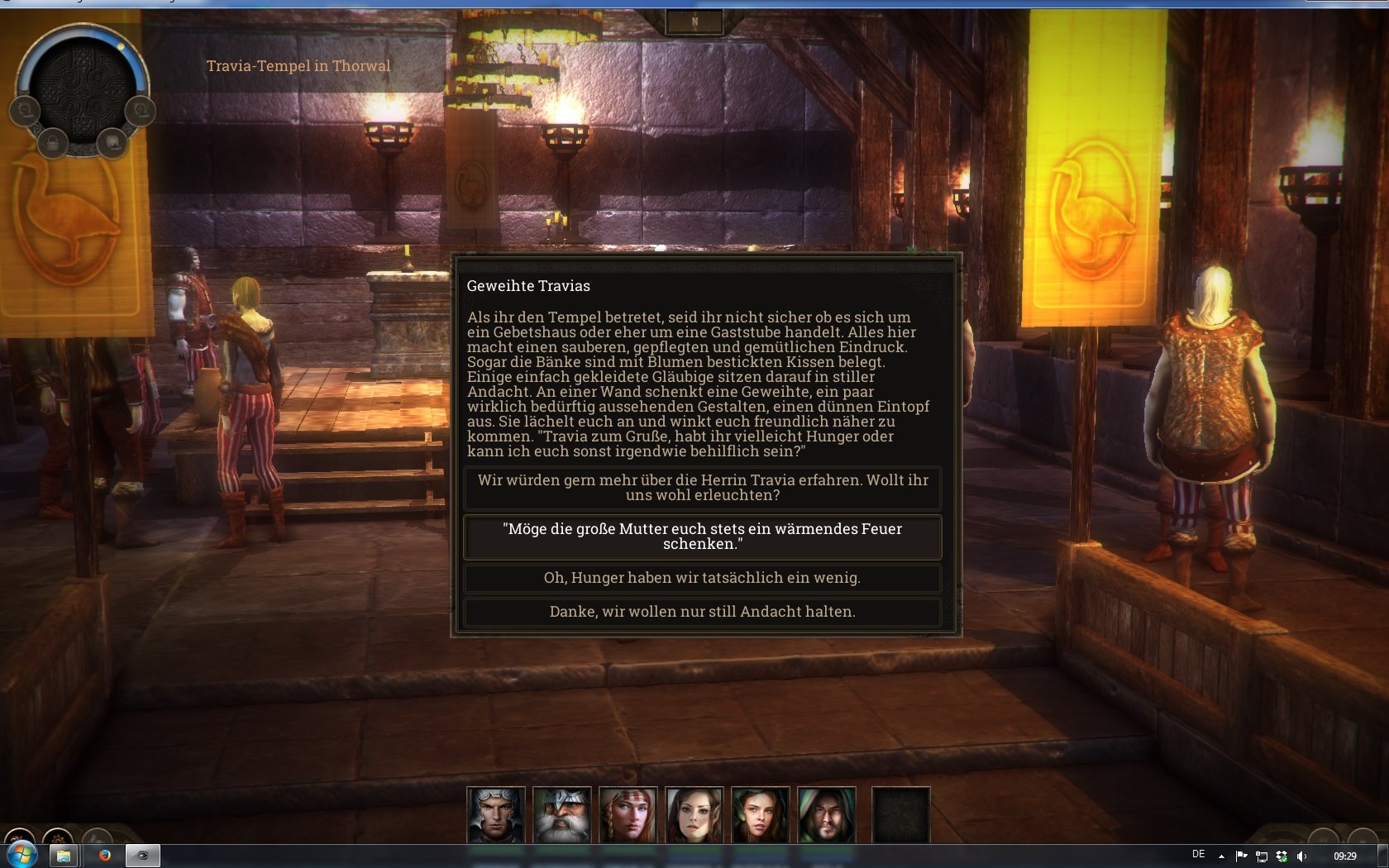Select the white-bearded dwarf portrait
This screenshot has width=1389, height=868.
pyautogui.click(x=562, y=814)
